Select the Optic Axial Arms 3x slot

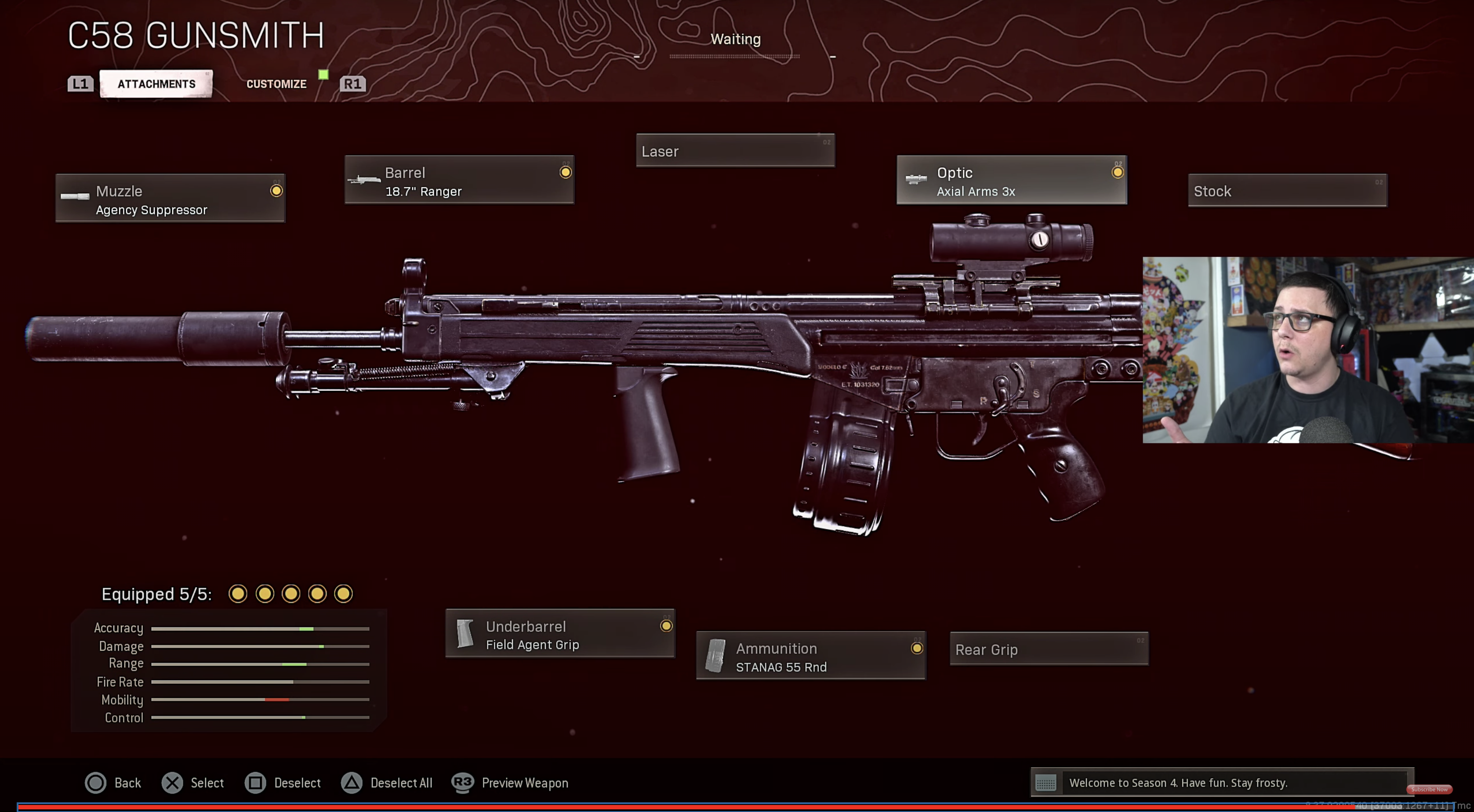(1011, 180)
